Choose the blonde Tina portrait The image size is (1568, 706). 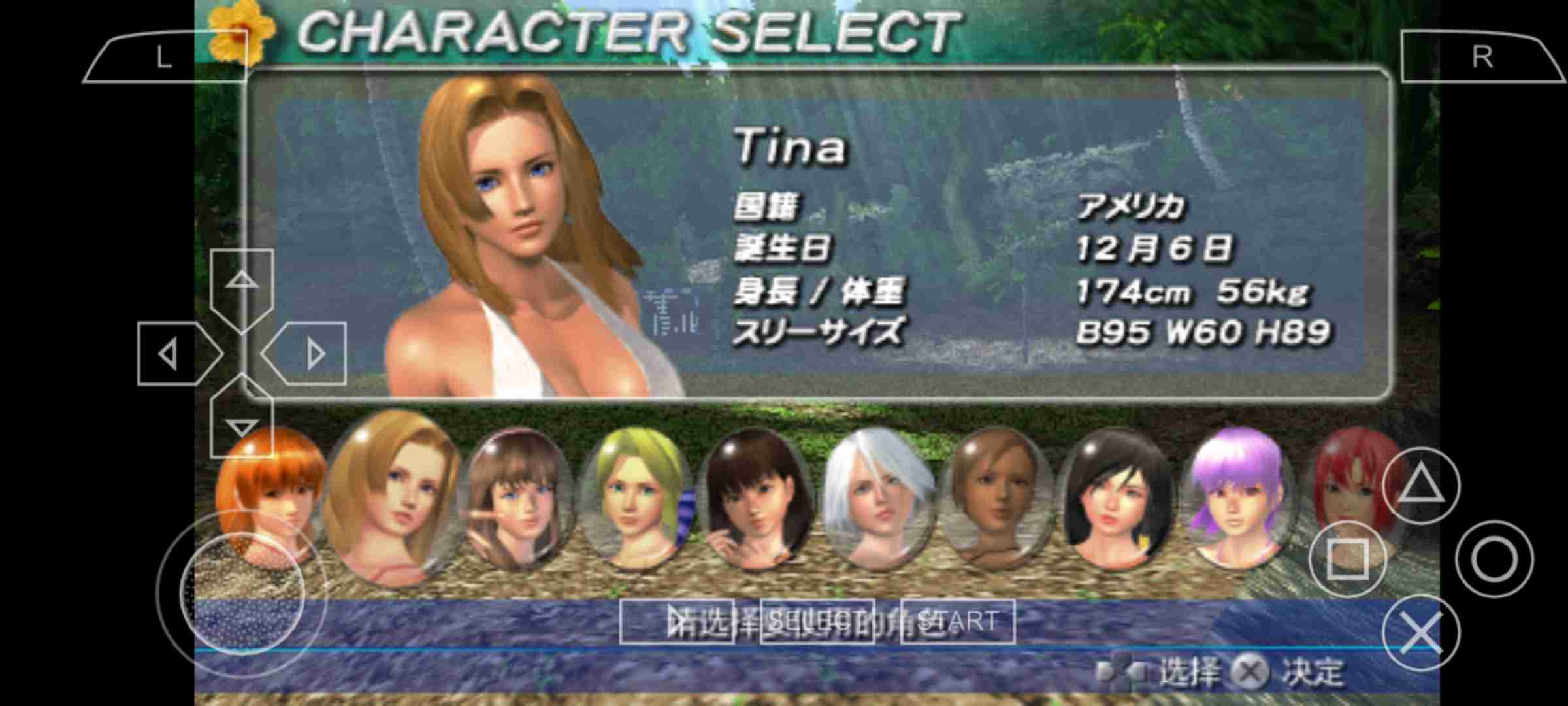391,497
